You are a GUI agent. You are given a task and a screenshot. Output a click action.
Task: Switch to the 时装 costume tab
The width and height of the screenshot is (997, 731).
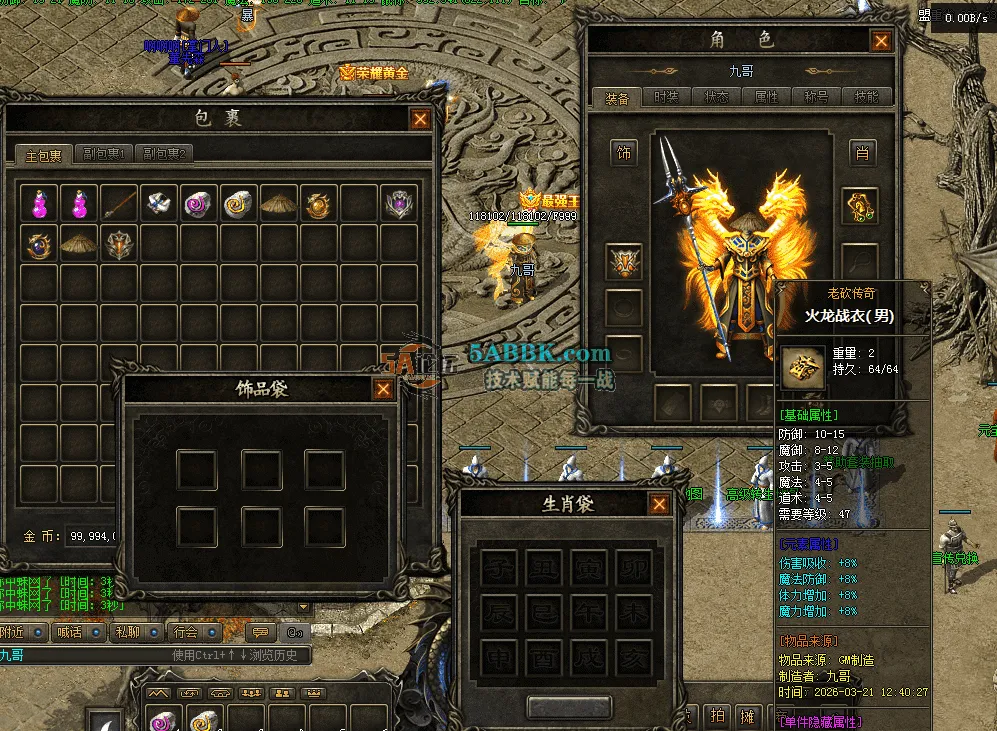click(x=666, y=97)
